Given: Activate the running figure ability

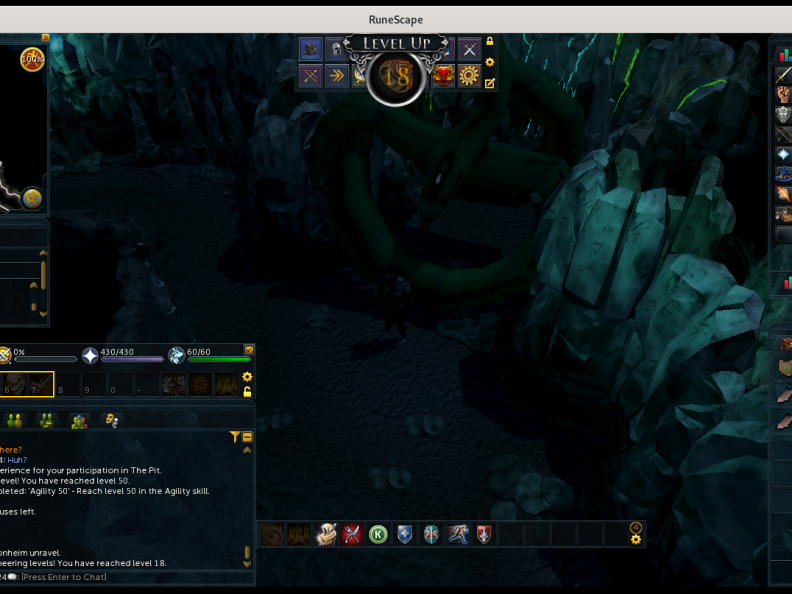Looking at the screenshot, I should pyautogui.click(x=457, y=534).
